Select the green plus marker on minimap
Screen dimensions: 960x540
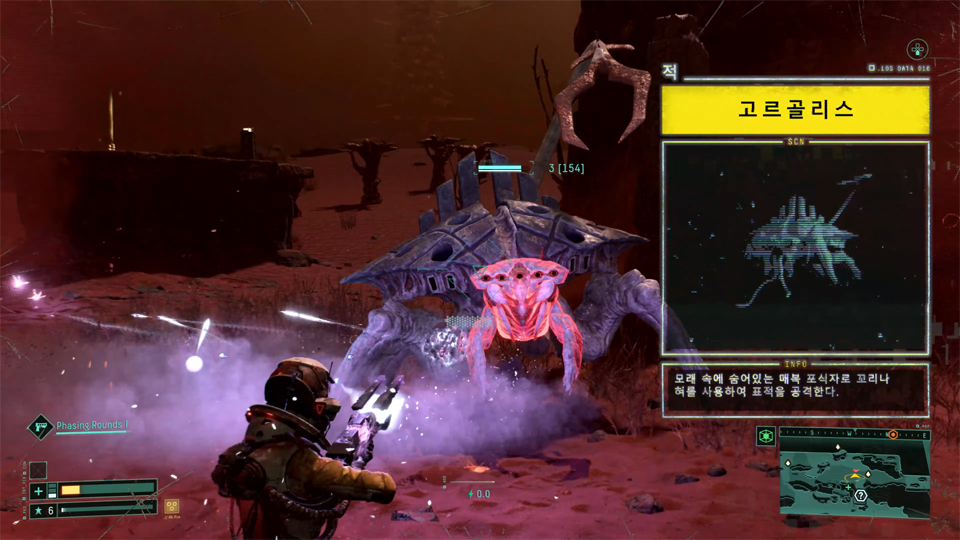[x=848, y=487]
